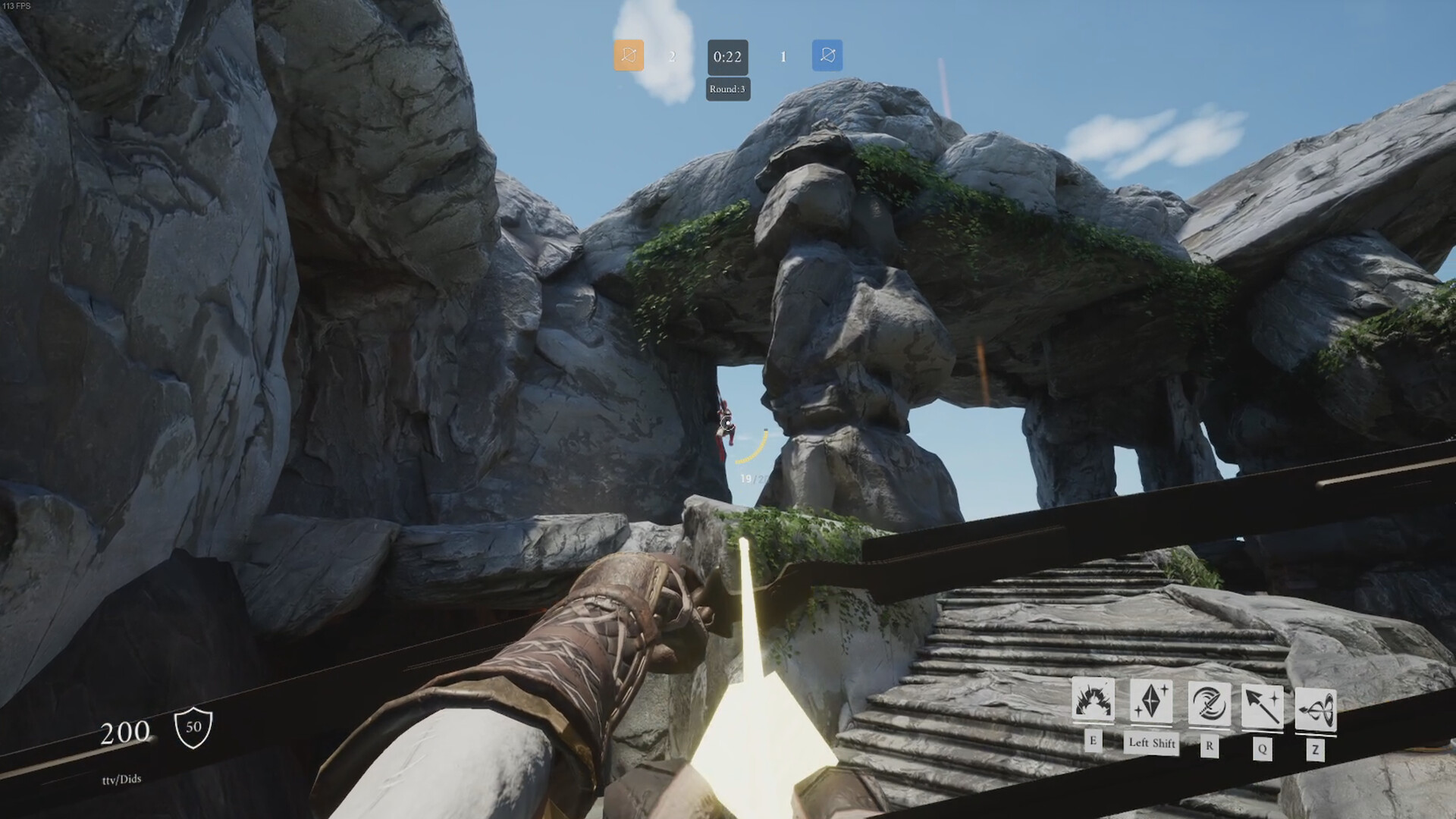Screen dimensions: 1456x819
Task: Click the blue team bow icon
Action: point(827,57)
